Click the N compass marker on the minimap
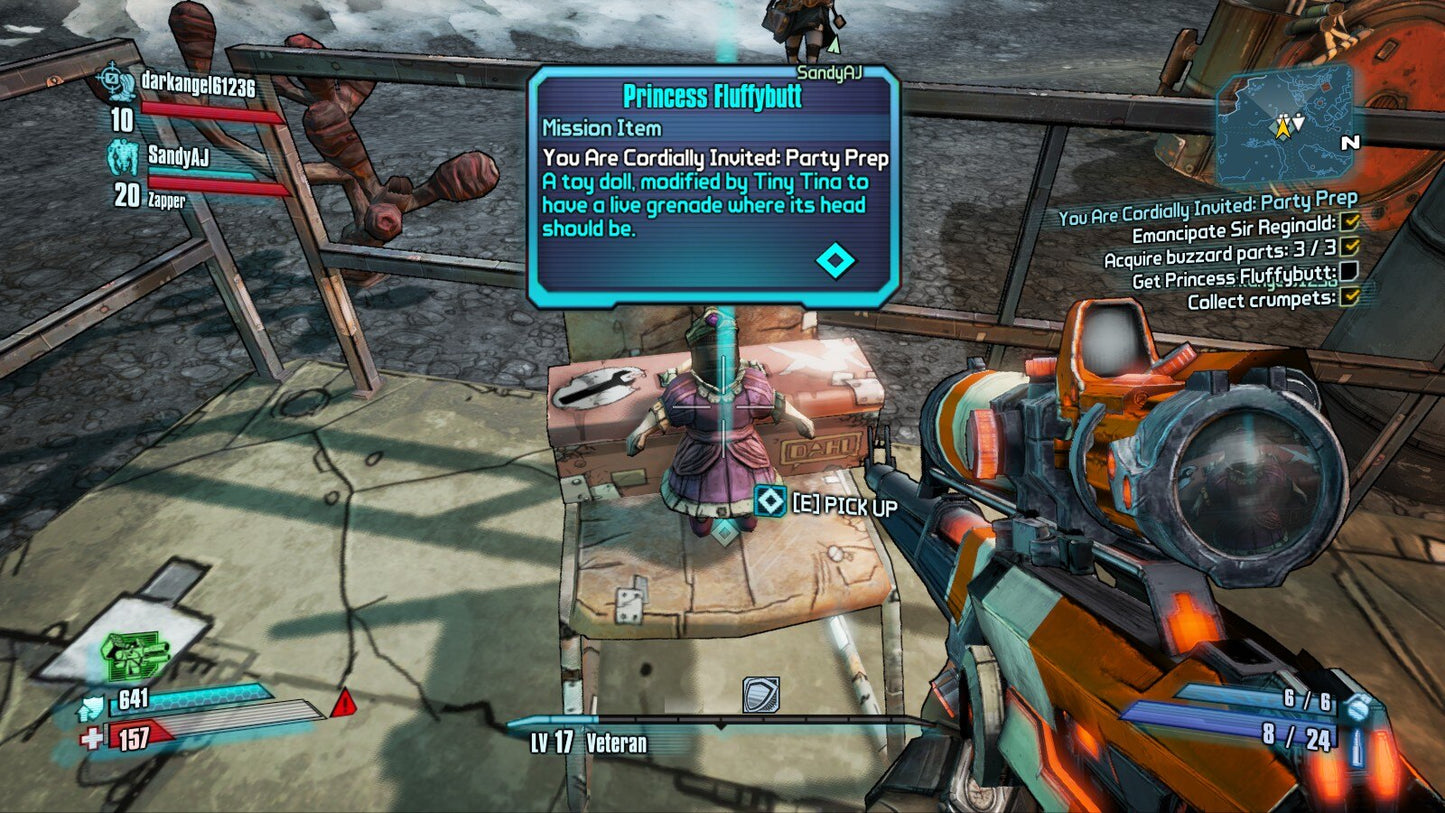Viewport: 1445px width, 813px height. click(1351, 143)
